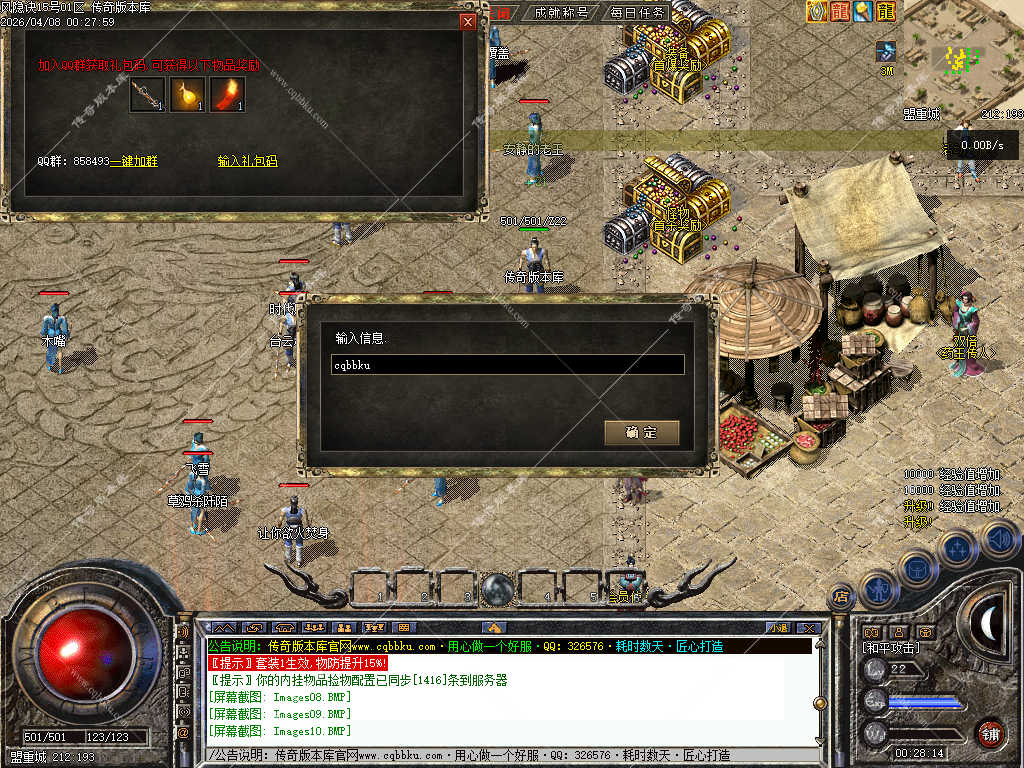Focus the 输入信息 text input field
This screenshot has height=768, width=1024.
pyautogui.click(x=508, y=365)
